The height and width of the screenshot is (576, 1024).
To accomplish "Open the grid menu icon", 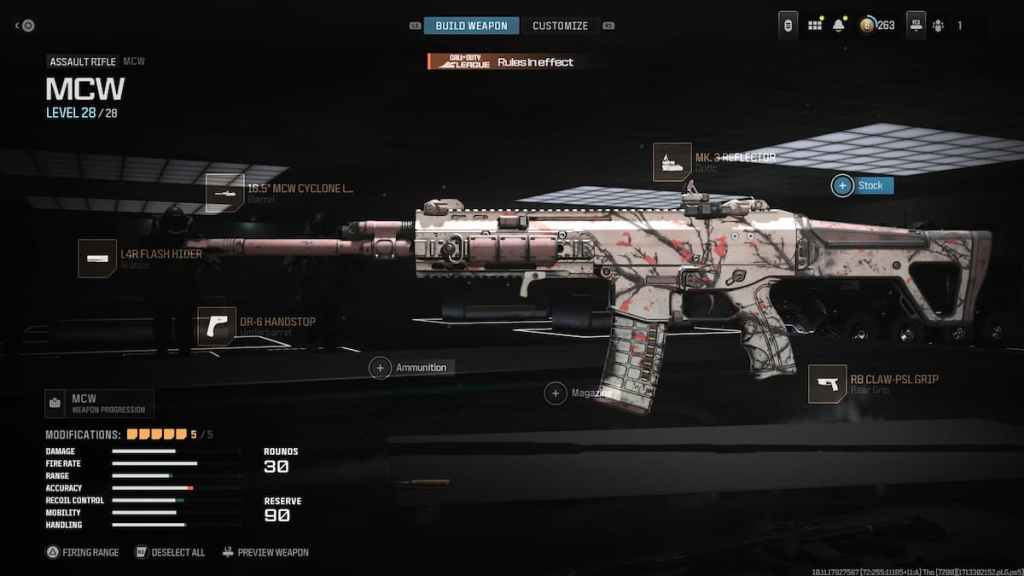I will (814, 25).
